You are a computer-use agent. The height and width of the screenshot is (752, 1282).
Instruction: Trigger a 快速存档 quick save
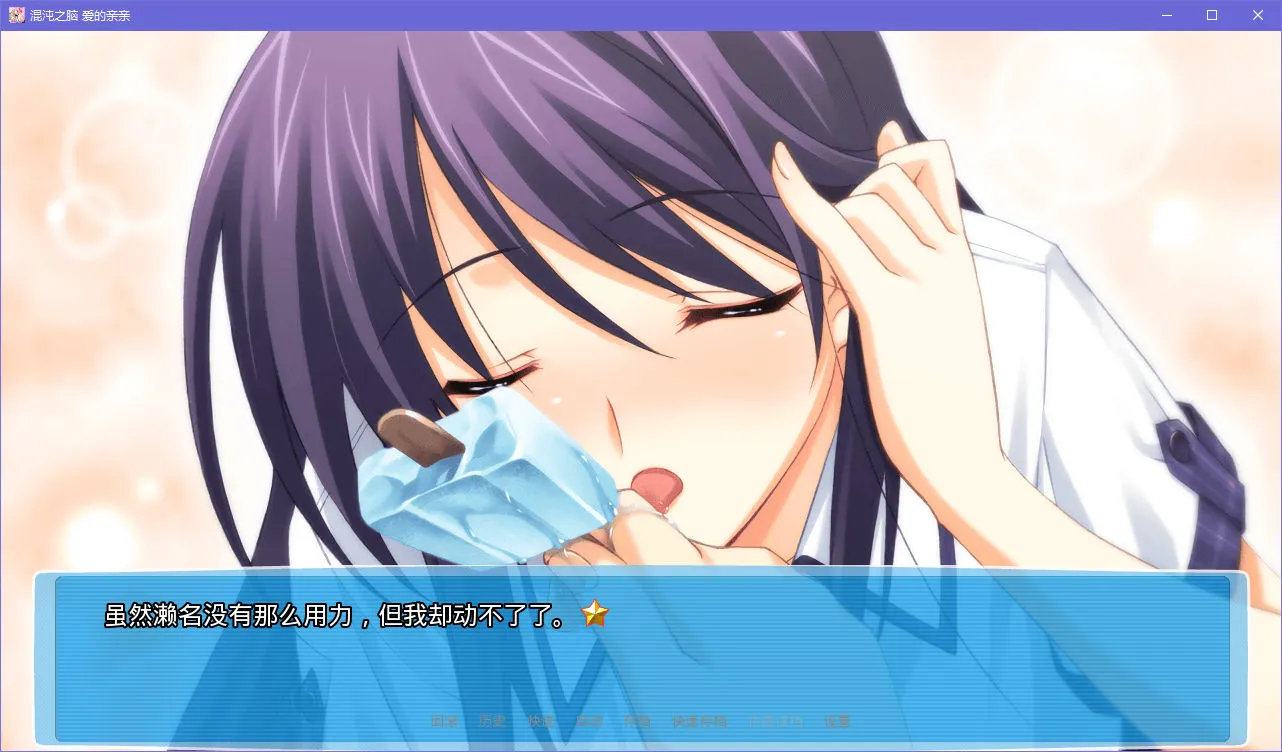(697, 719)
